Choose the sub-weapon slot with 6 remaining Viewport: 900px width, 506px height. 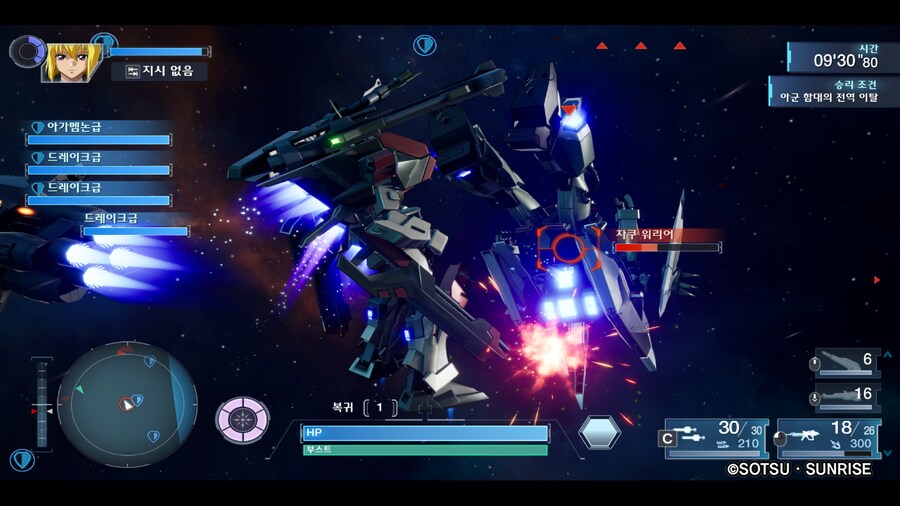(x=846, y=361)
